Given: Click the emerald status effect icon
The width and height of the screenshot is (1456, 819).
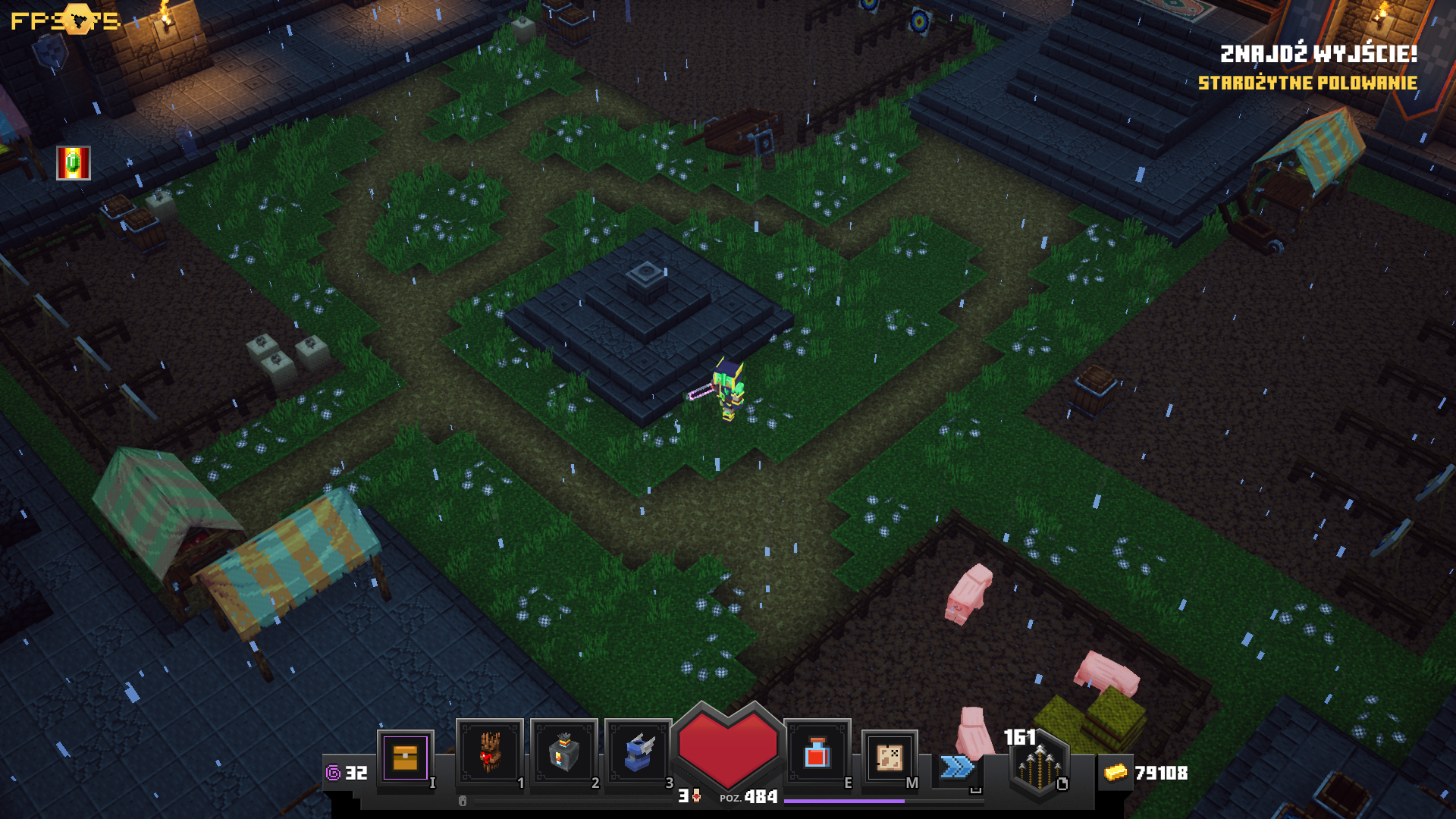Looking at the screenshot, I should coord(74,163).
